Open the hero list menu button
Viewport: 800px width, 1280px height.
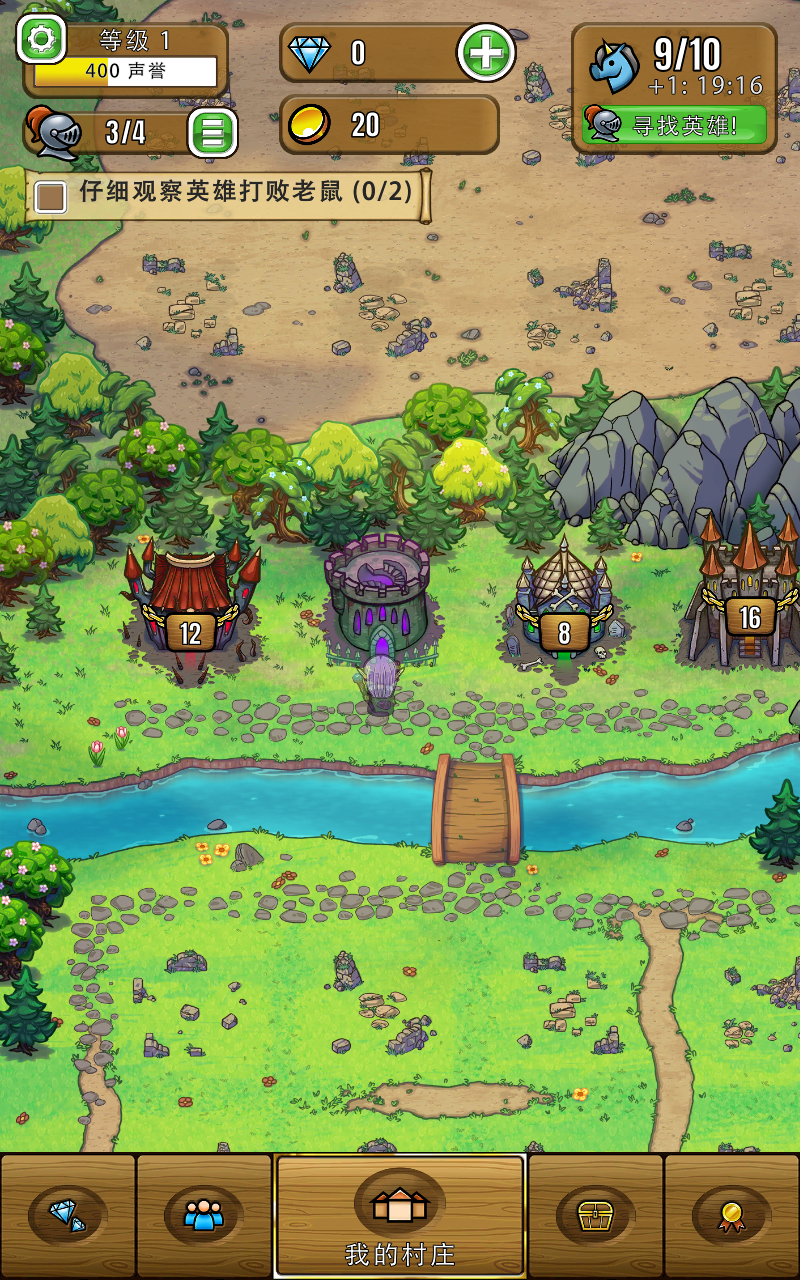coord(213,132)
